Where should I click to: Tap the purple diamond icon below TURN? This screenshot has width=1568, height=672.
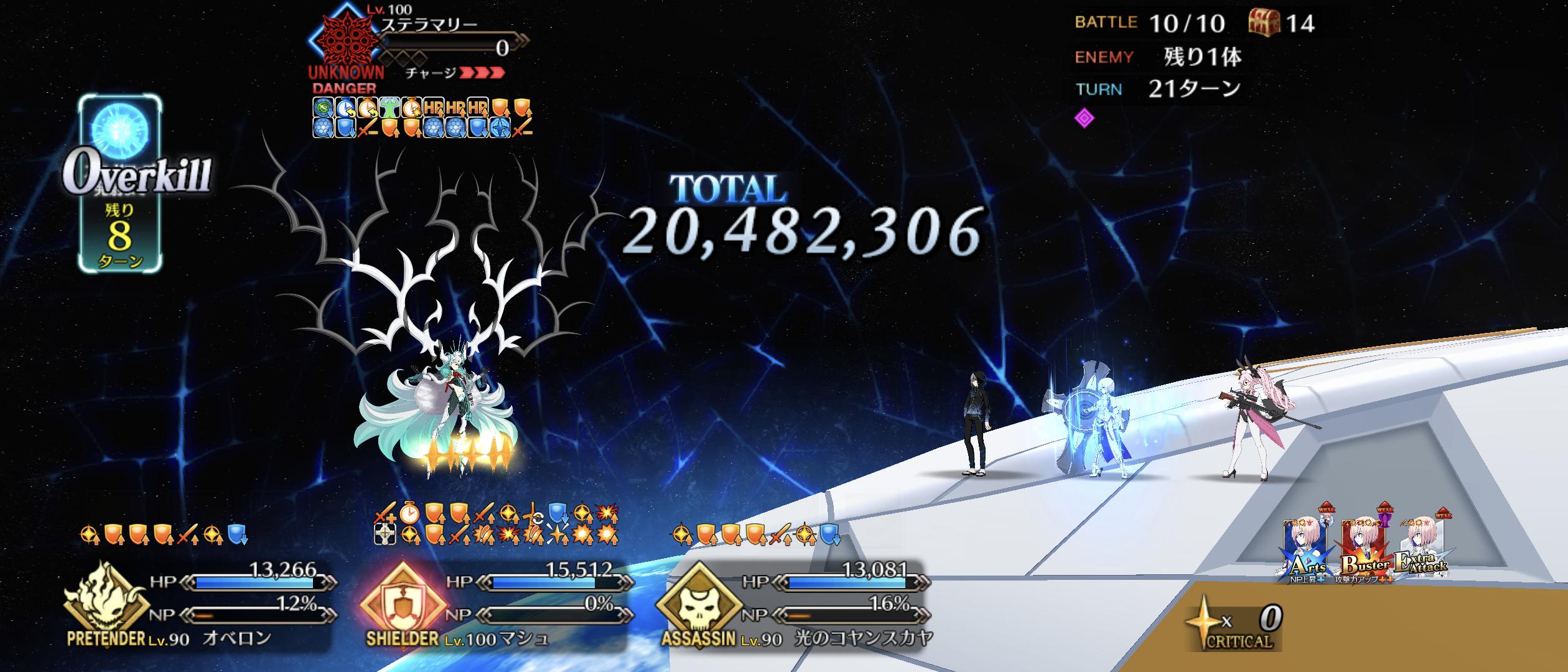tap(1085, 118)
